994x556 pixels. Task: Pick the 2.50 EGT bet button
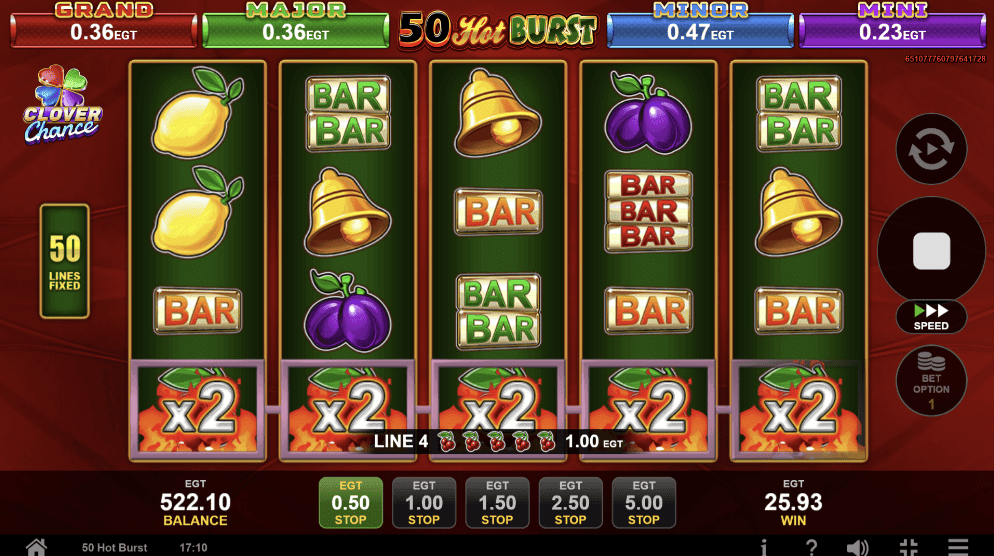click(x=570, y=502)
